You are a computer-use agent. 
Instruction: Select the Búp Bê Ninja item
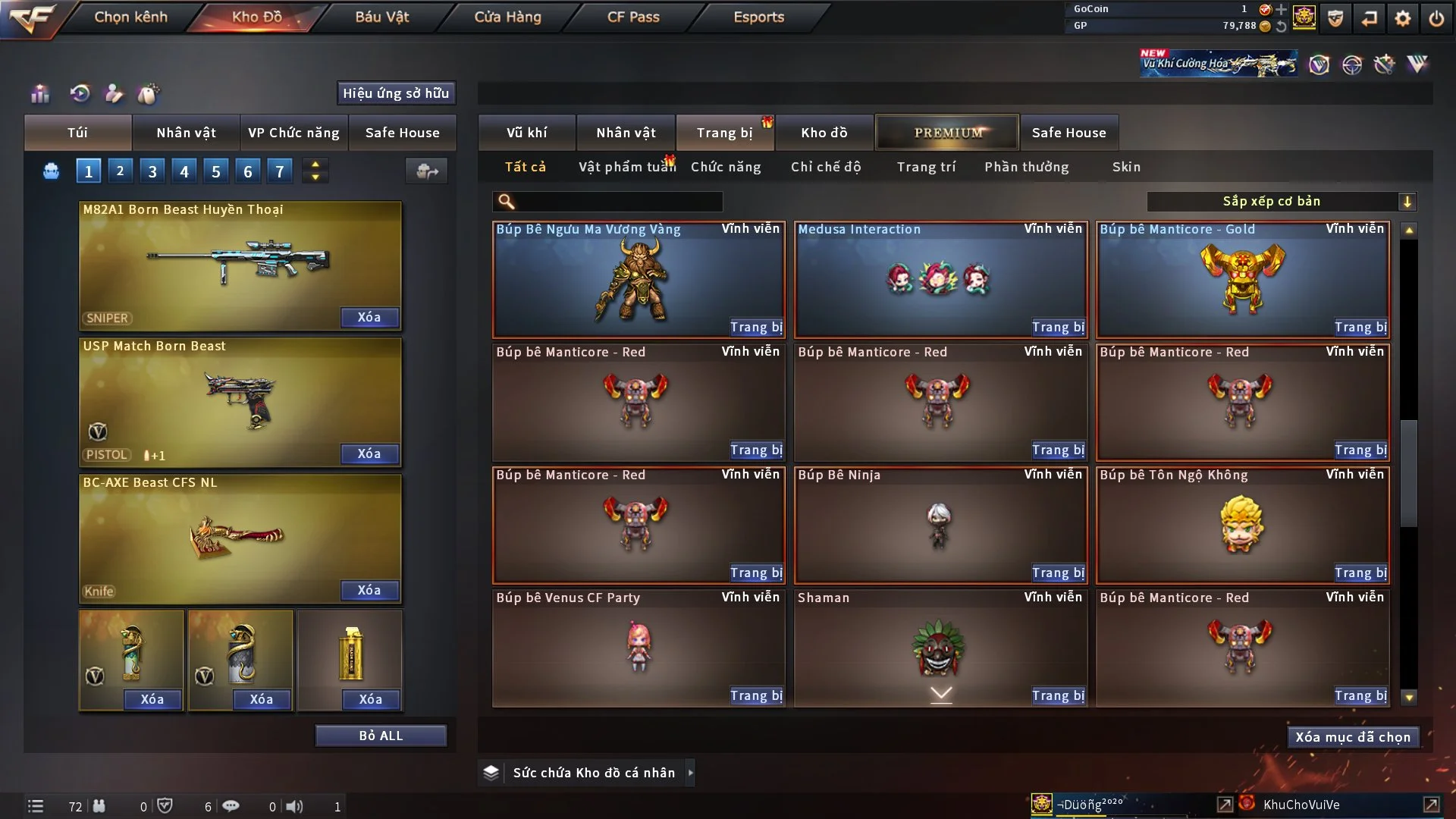point(940,526)
